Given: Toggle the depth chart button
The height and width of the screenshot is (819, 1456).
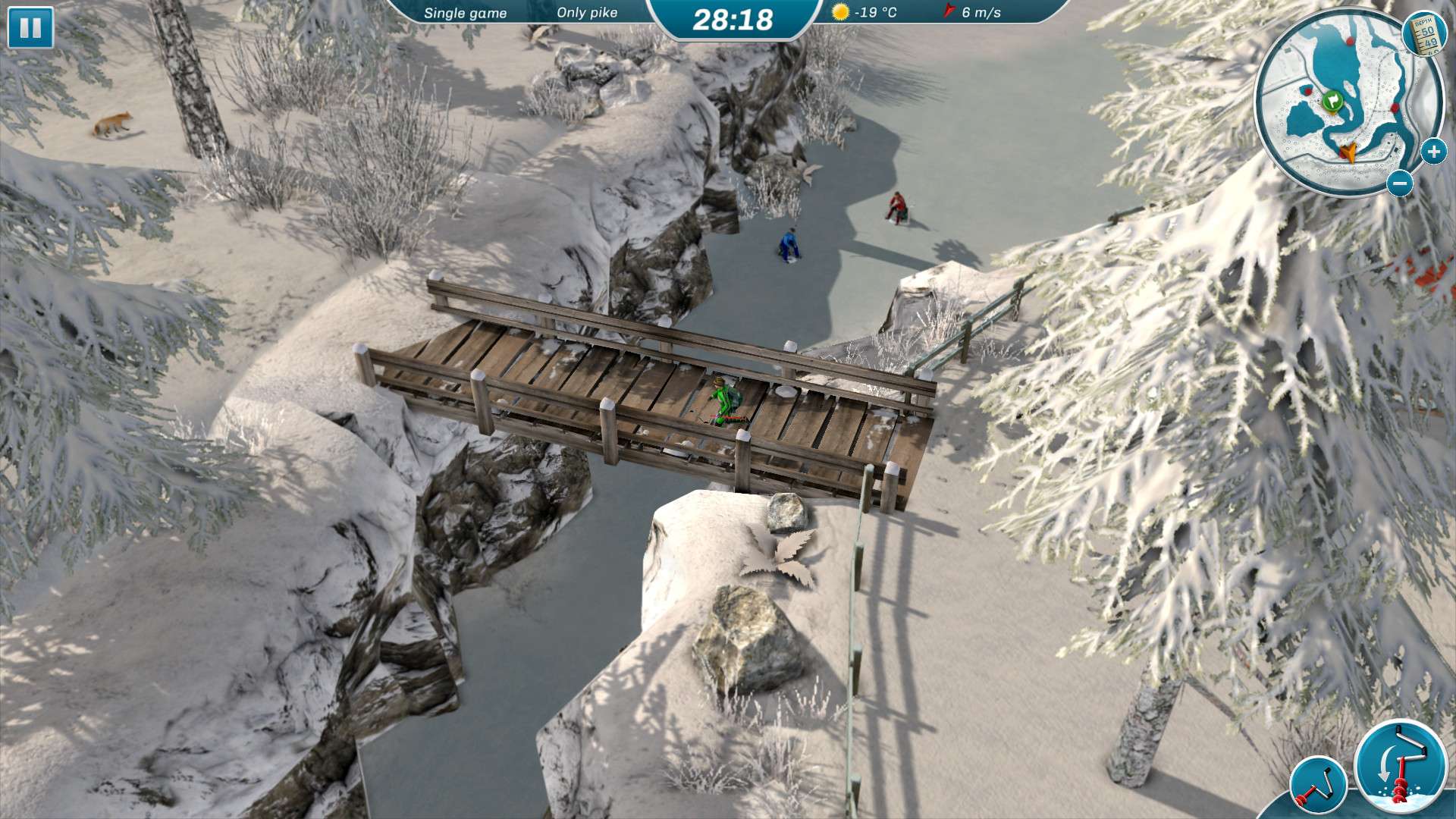Looking at the screenshot, I should (x=1425, y=34).
